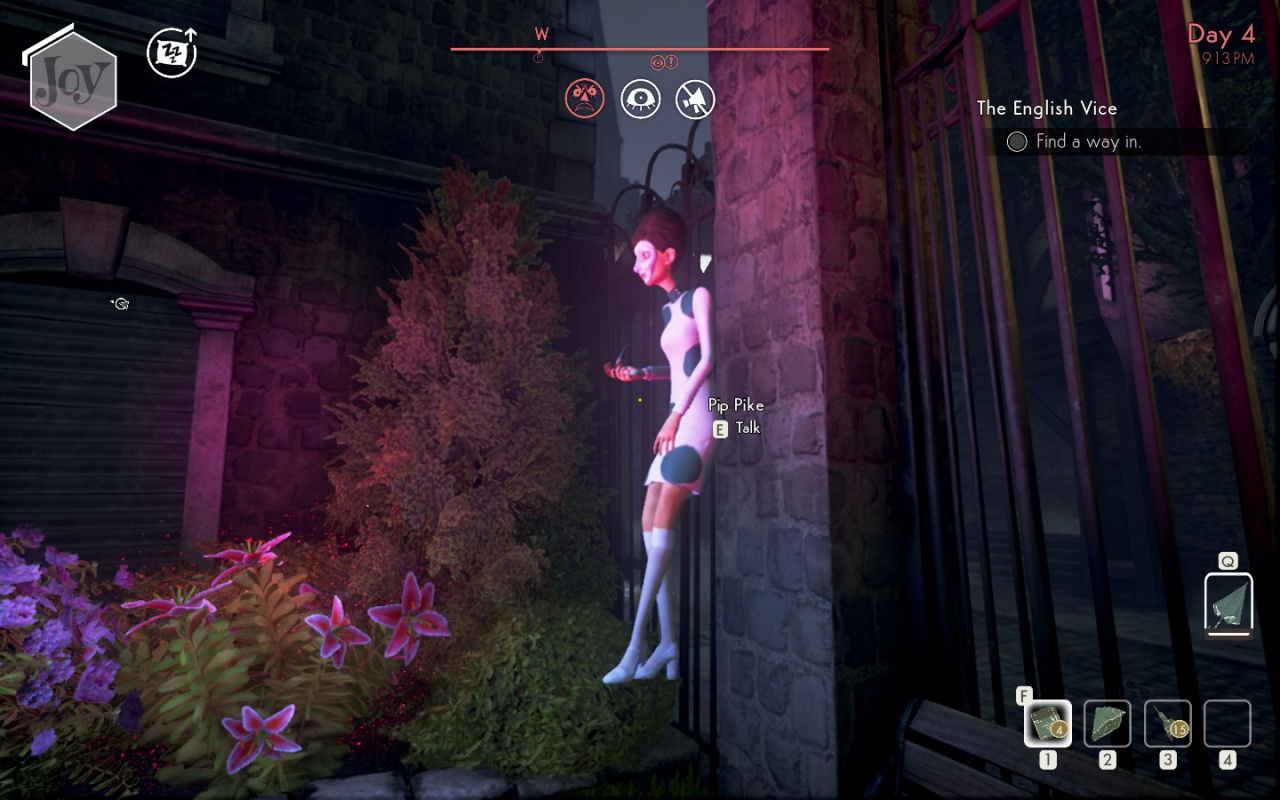Select the green cloth item in slot 2

tap(1108, 723)
